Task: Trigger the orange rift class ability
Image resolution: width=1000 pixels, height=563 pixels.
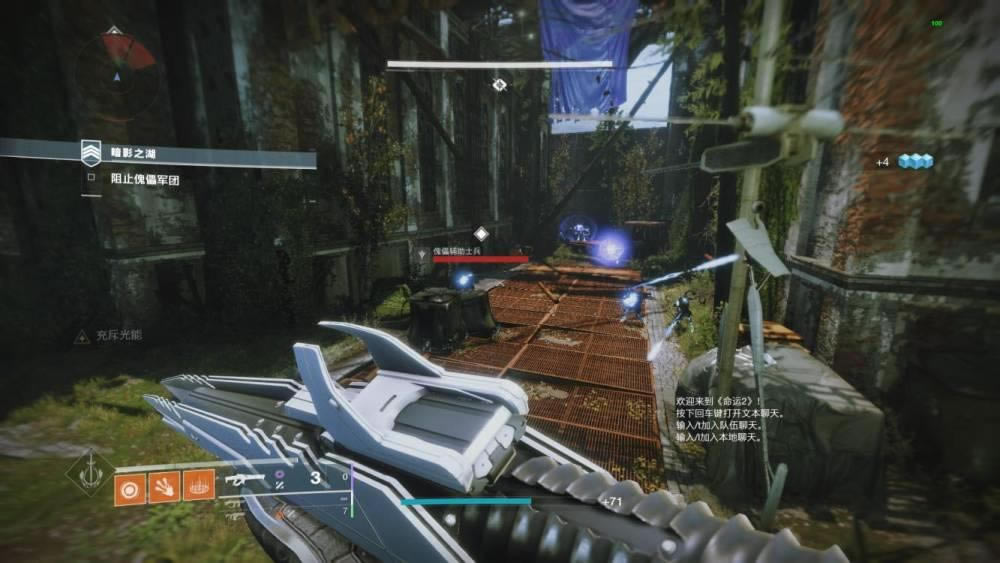Action: (x=198, y=486)
